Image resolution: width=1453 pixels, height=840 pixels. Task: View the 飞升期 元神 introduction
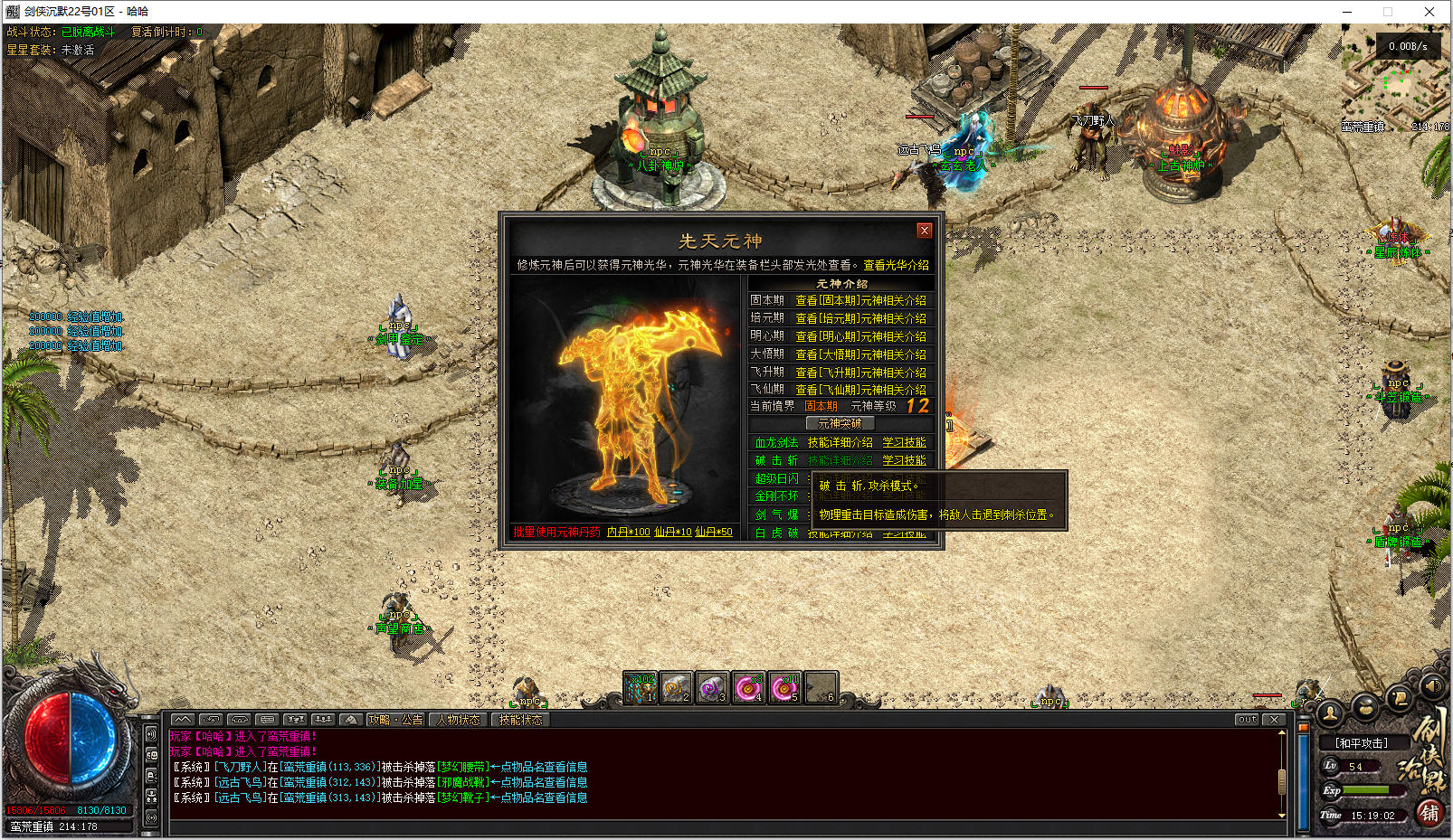(859, 373)
